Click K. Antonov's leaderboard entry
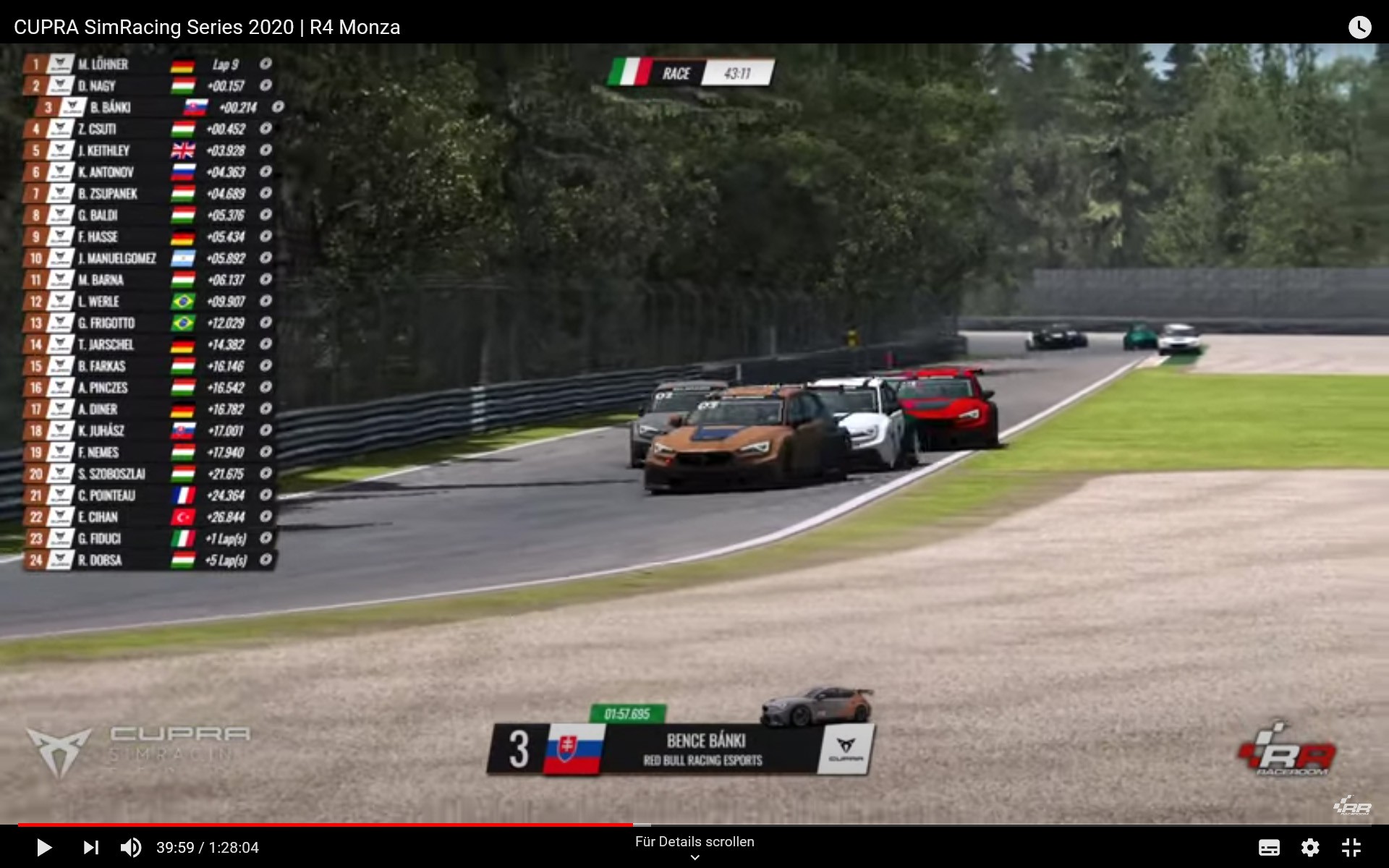 pos(148,172)
